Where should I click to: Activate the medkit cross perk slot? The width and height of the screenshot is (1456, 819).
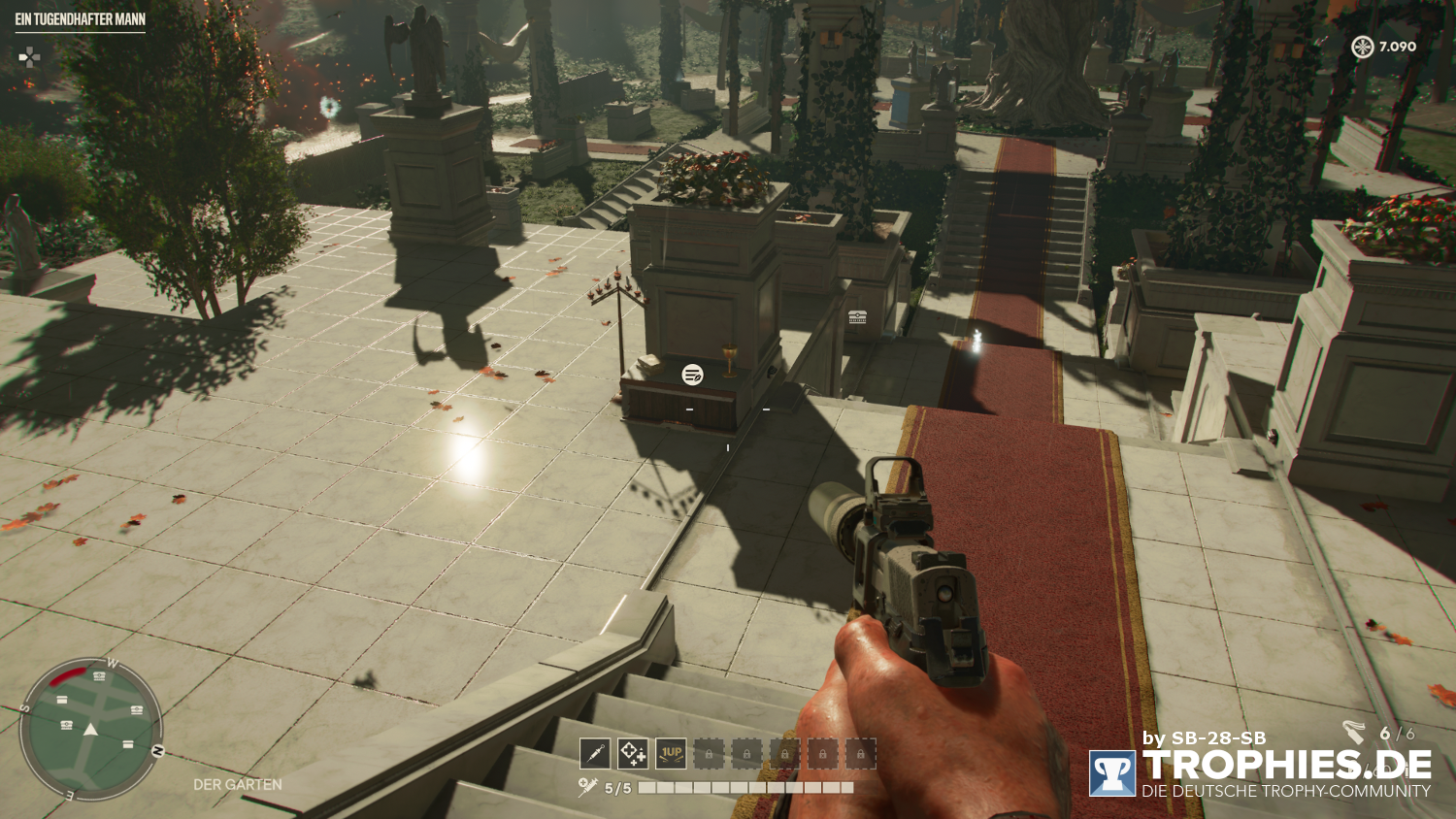(x=633, y=753)
